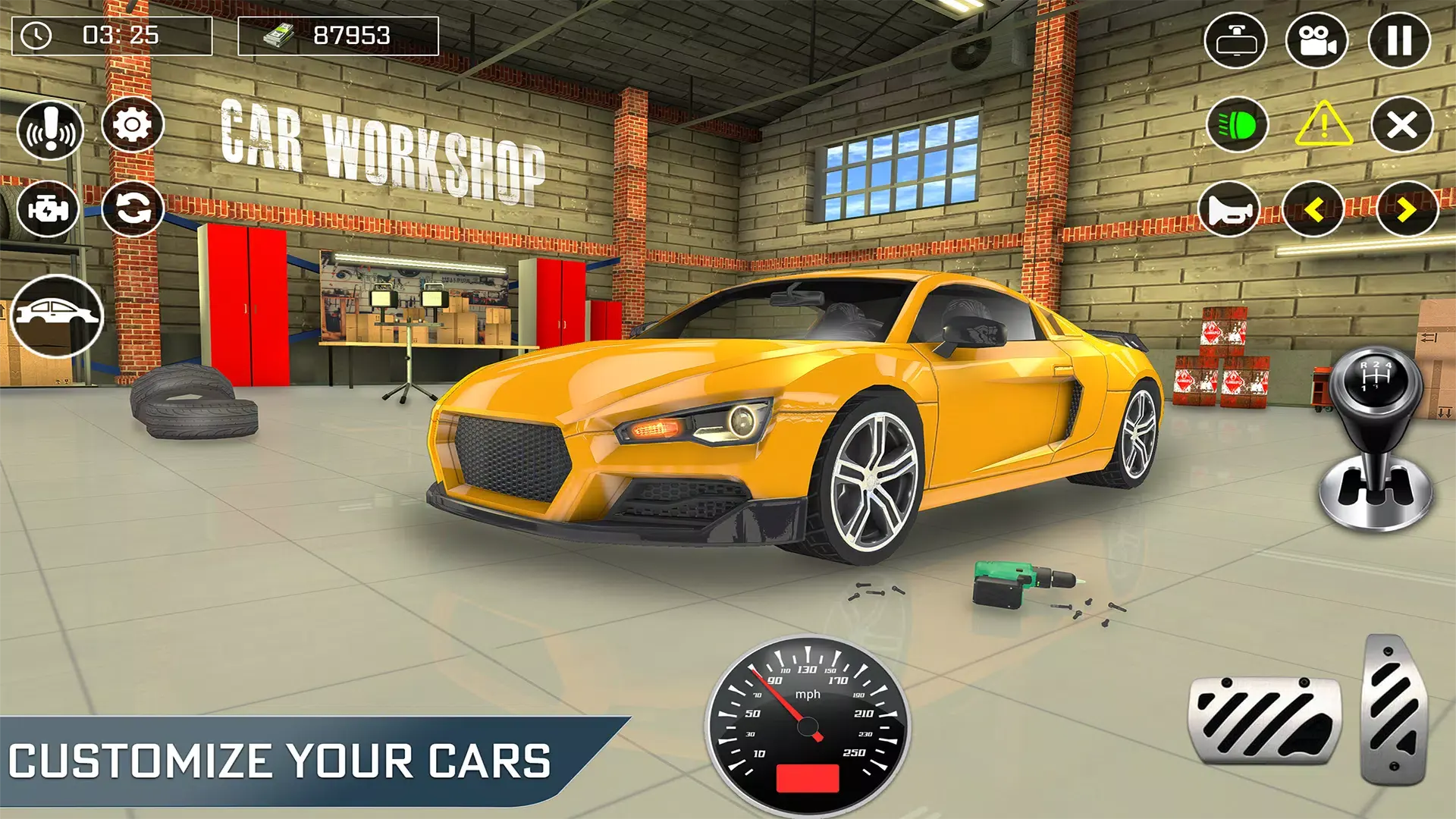Pause the game
Image resolution: width=1456 pixels, height=819 pixels.
click(1399, 40)
